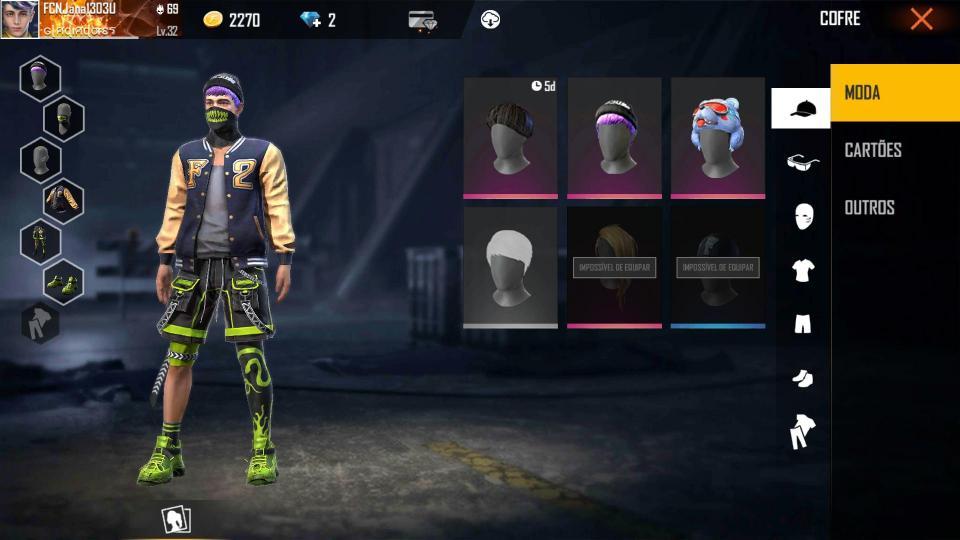Image resolution: width=960 pixels, height=540 pixels.
Task: Click the equipped varsity jacket slot
Action: pos(63,201)
